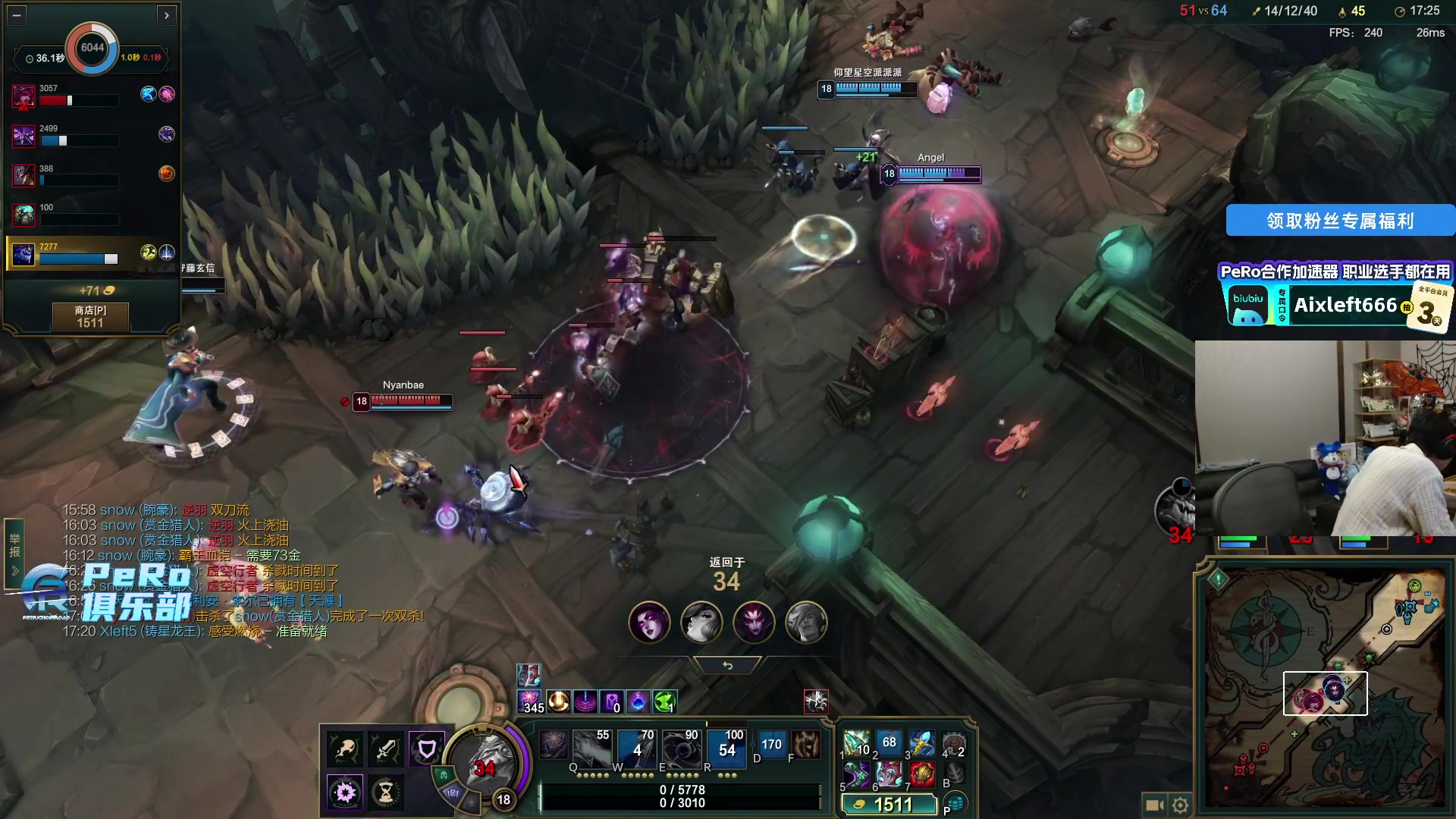The width and height of the screenshot is (1456, 819).
Task: Claim the fan benefits blue banner
Action: coord(1339,221)
